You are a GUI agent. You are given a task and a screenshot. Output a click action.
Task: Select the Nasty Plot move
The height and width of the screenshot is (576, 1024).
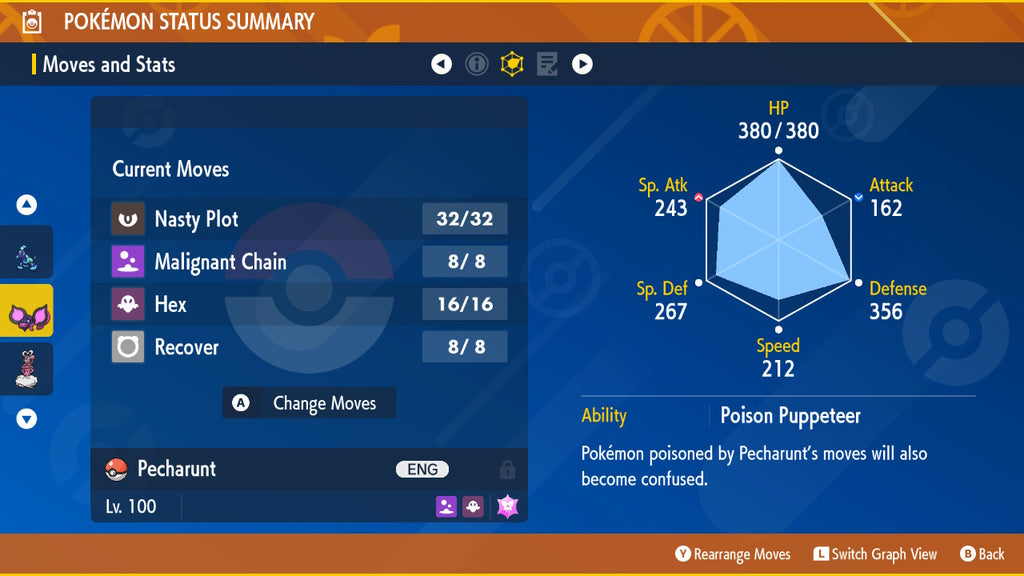pos(309,219)
